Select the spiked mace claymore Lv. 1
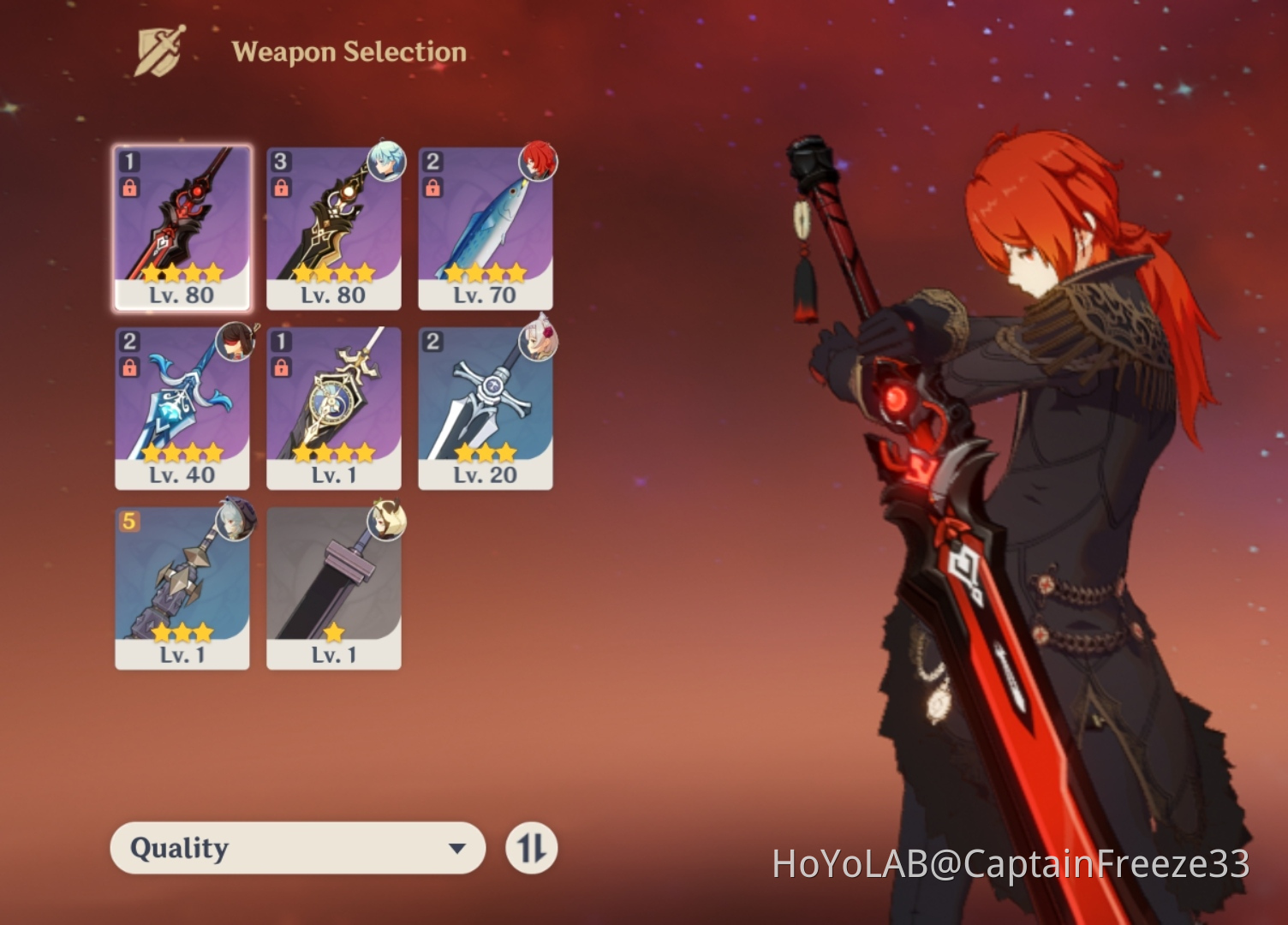1288x925 pixels. (182, 587)
